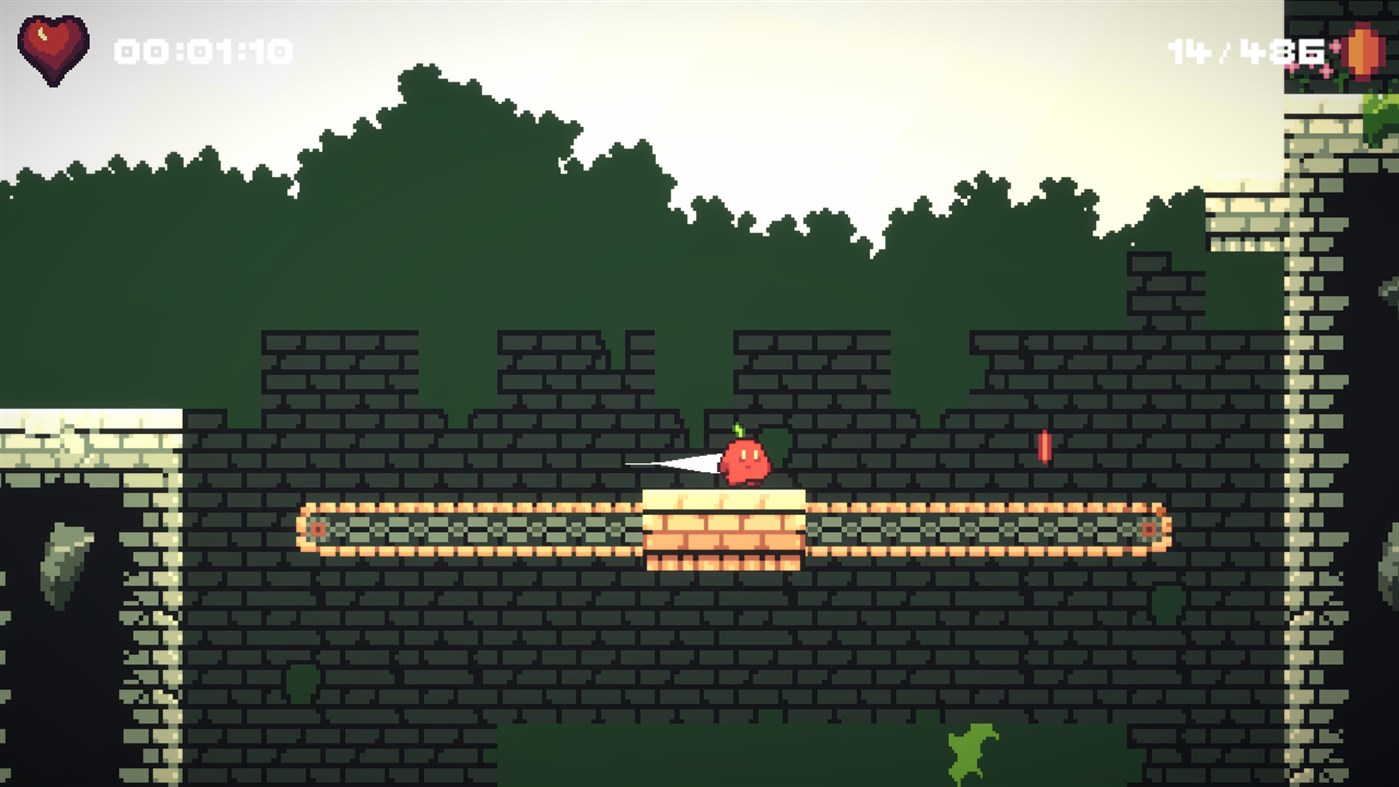Screen dimensions: 1399x787
Task: Click the floating red coin collectible
Action: coord(1044,447)
